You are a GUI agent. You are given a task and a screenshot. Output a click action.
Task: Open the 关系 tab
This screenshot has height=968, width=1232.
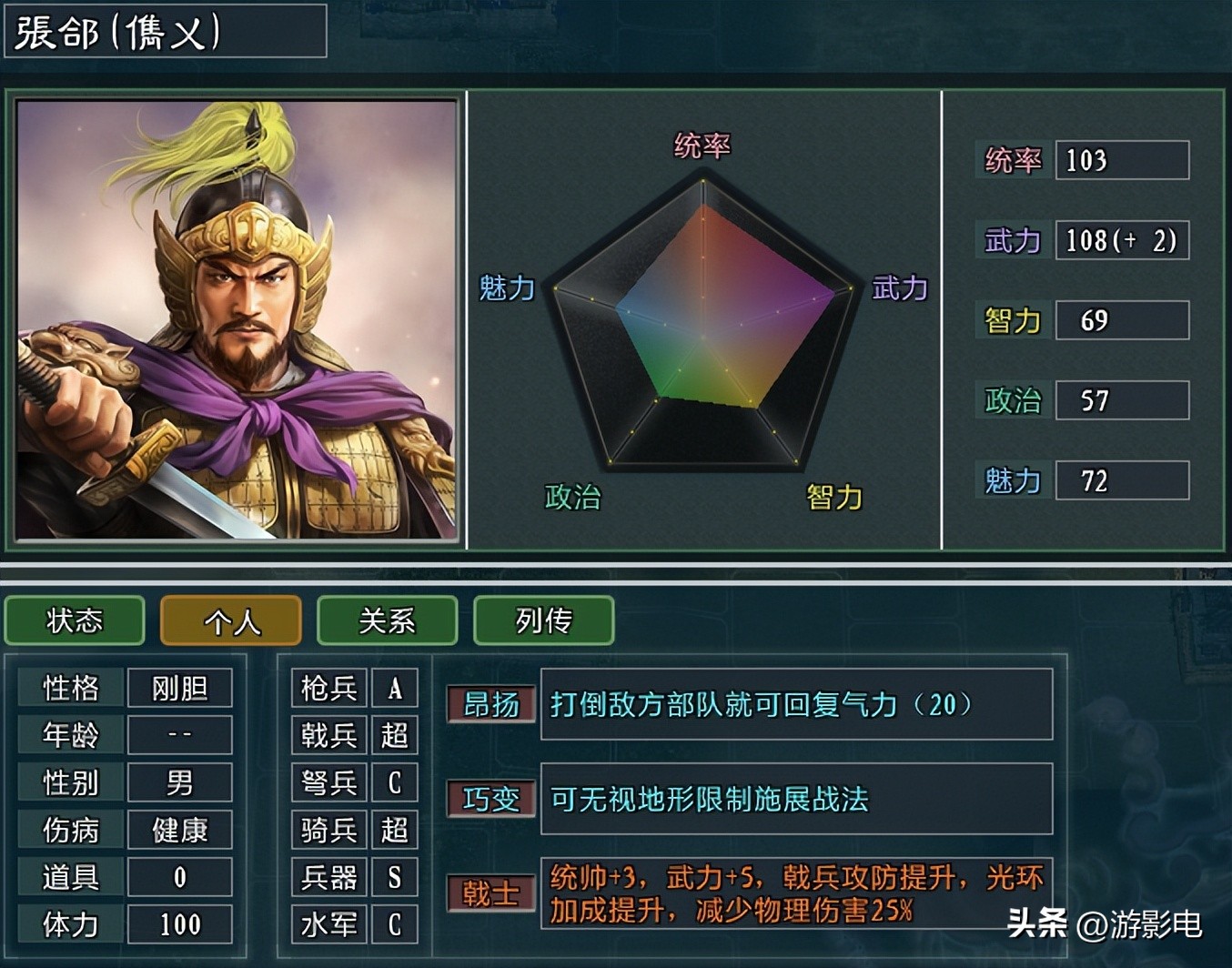387,621
